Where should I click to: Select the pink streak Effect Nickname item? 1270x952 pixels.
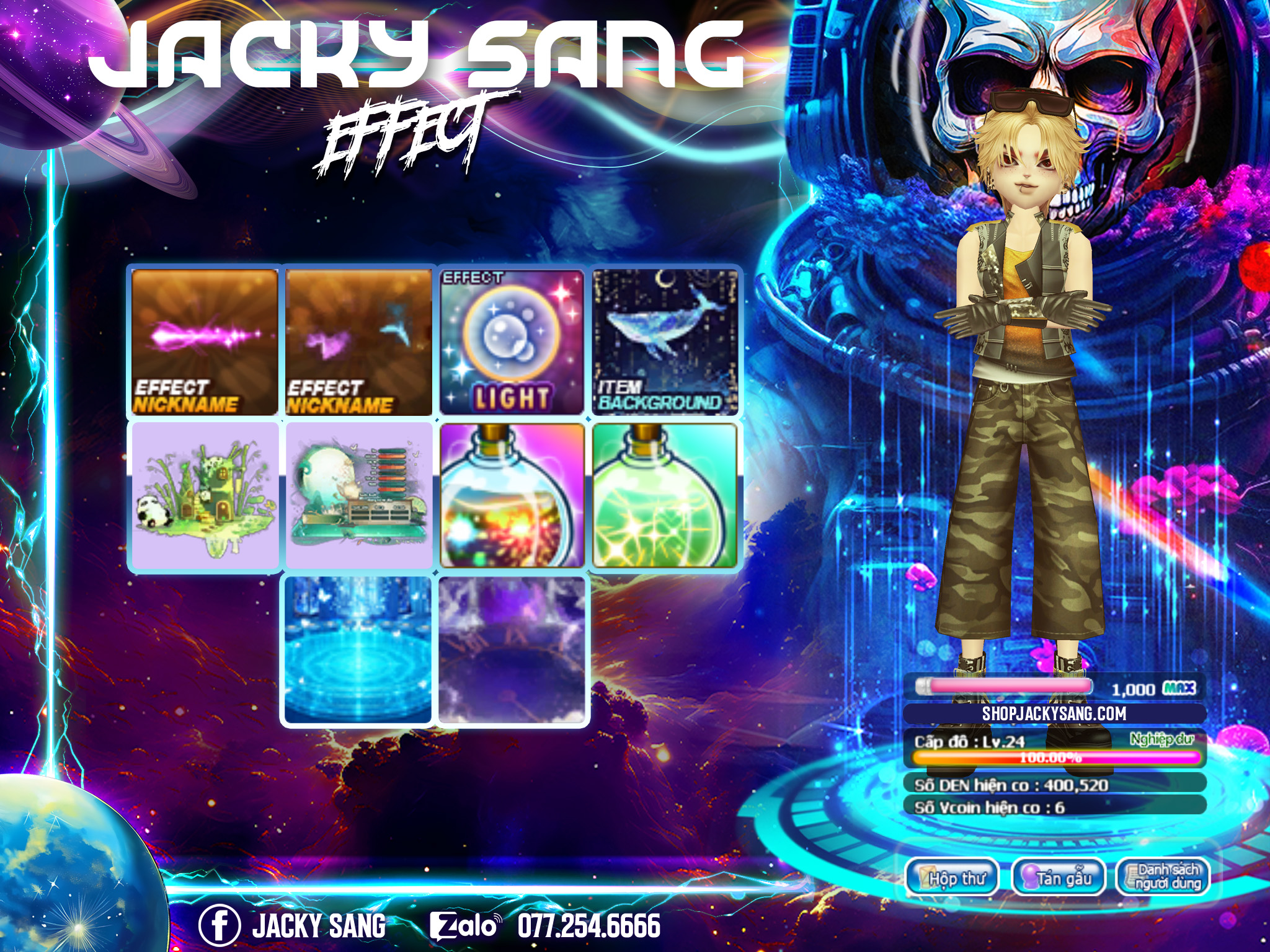[205, 342]
